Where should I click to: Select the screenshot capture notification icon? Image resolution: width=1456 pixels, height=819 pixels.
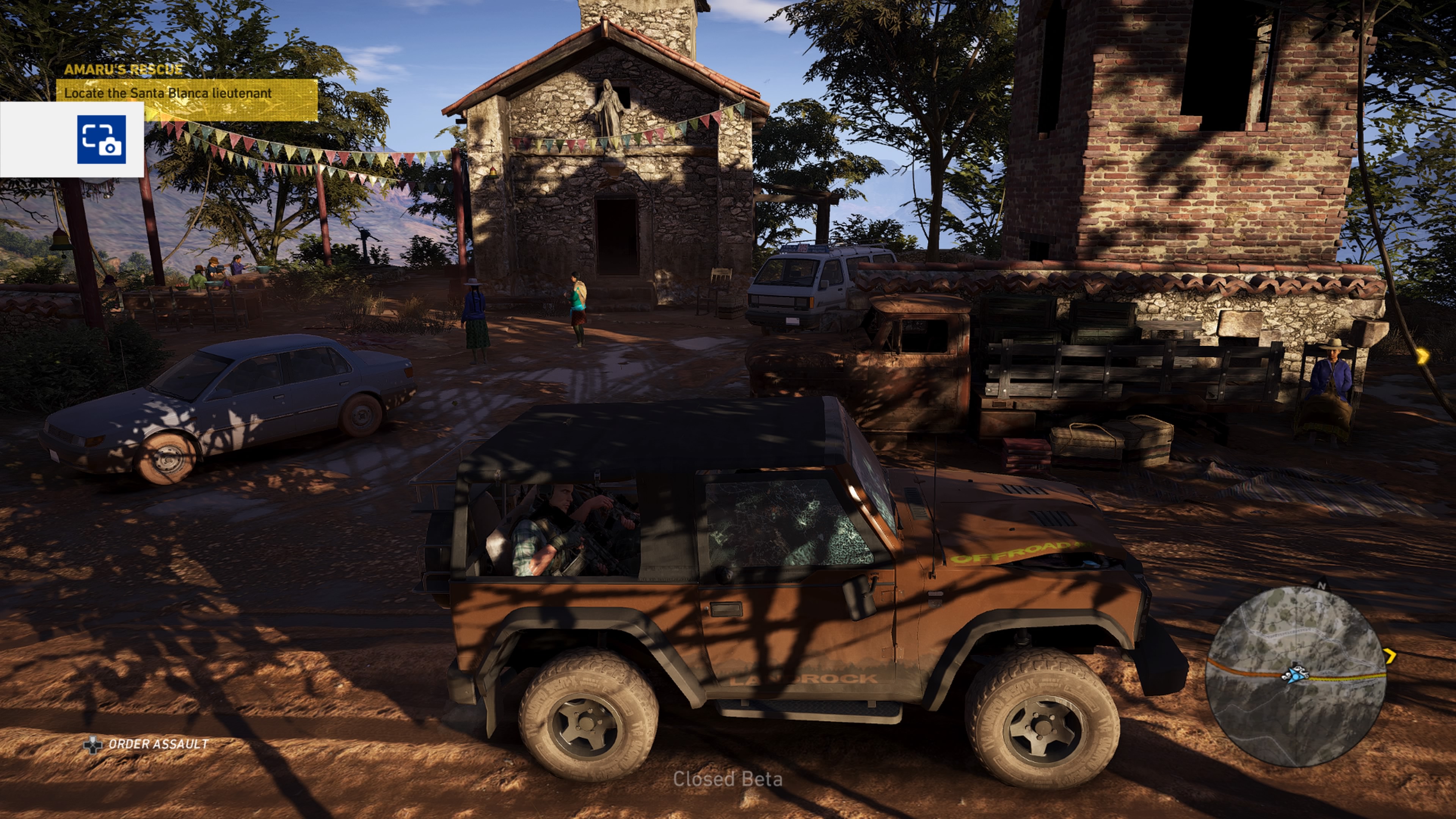(x=102, y=140)
